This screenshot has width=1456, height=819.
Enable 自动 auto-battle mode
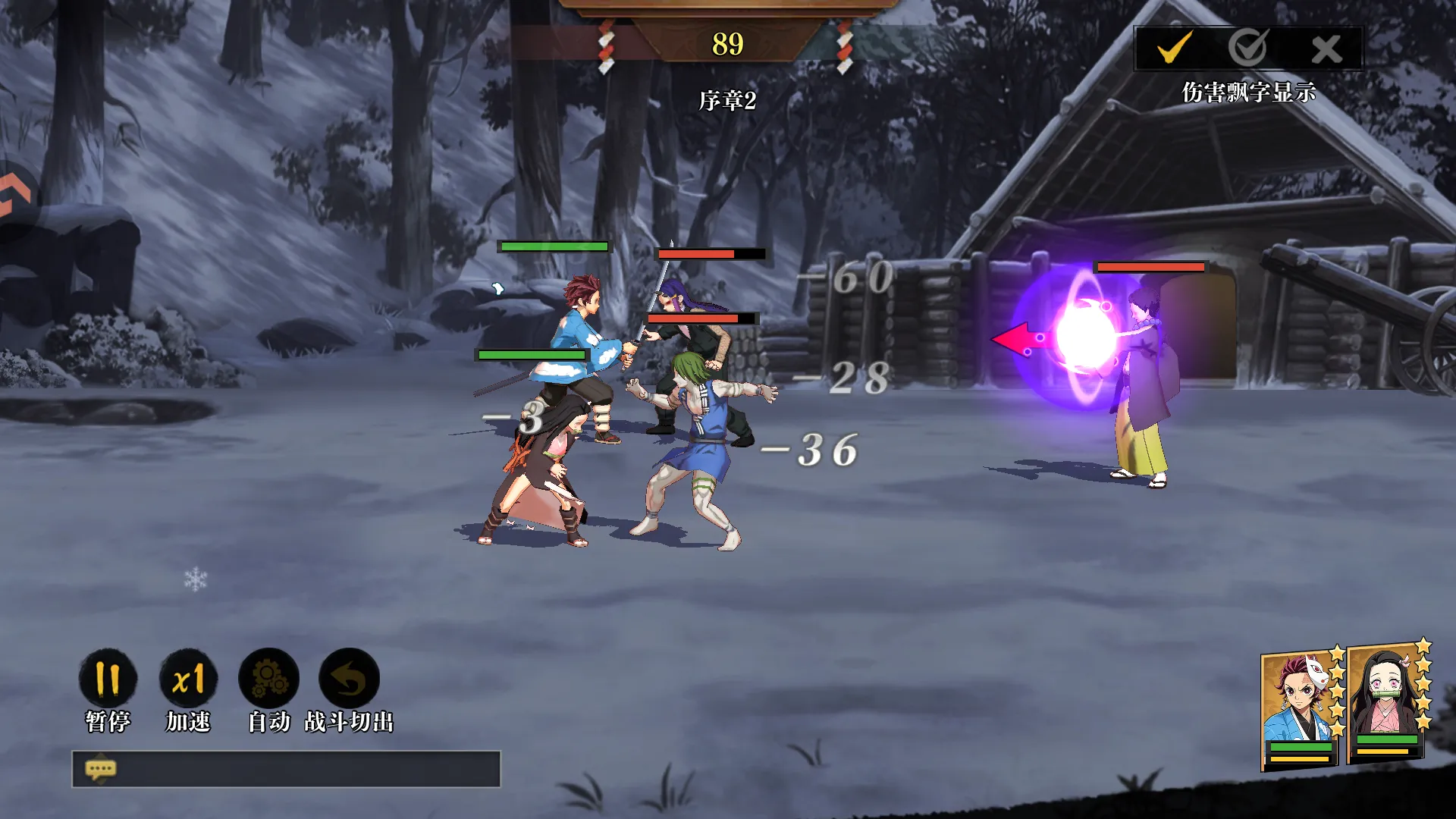269,679
